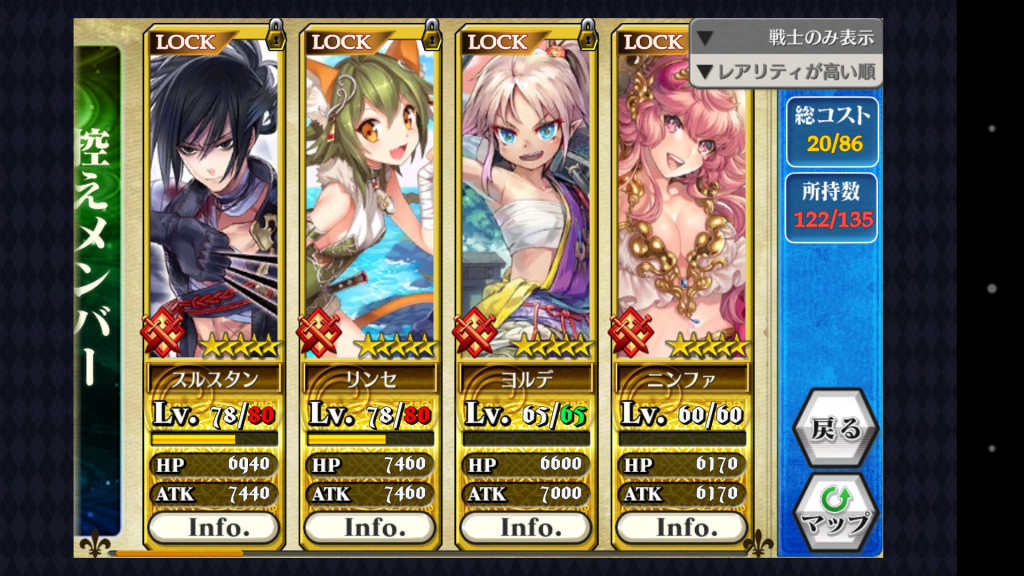Open Info for スルスタン
Viewport: 1024px width, 576px height.
click(213, 527)
